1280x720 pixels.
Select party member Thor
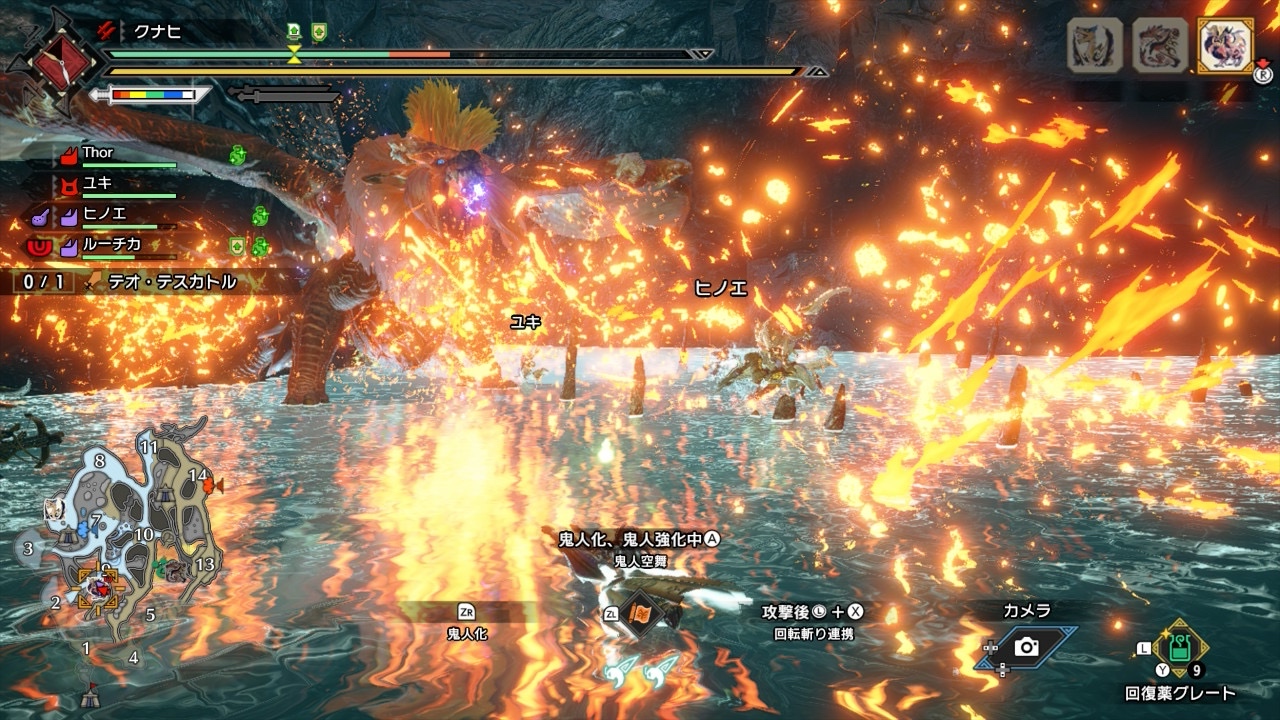pos(98,153)
